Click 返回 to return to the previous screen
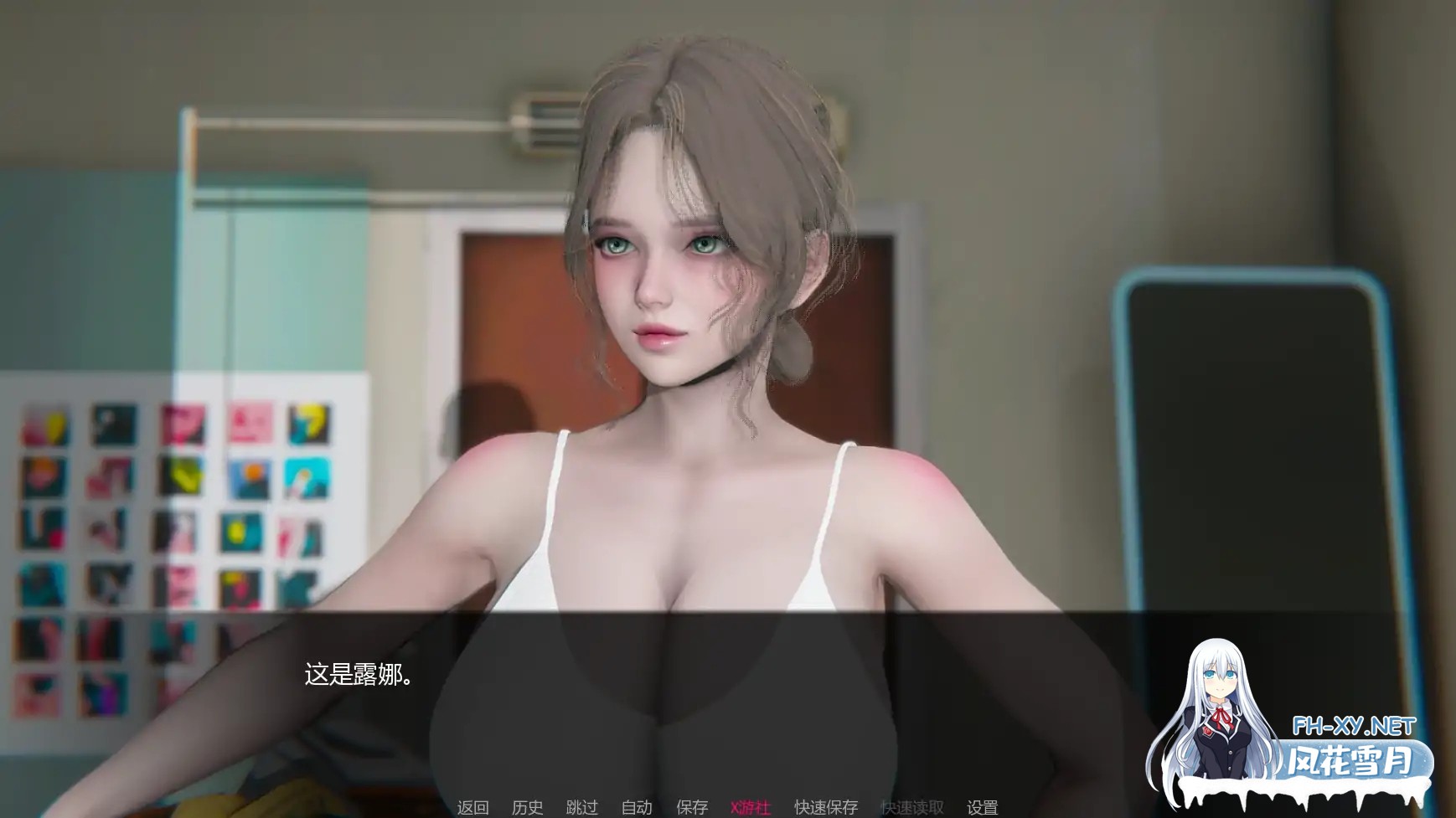This screenshot has width=1456, height=818. (472, 805)
